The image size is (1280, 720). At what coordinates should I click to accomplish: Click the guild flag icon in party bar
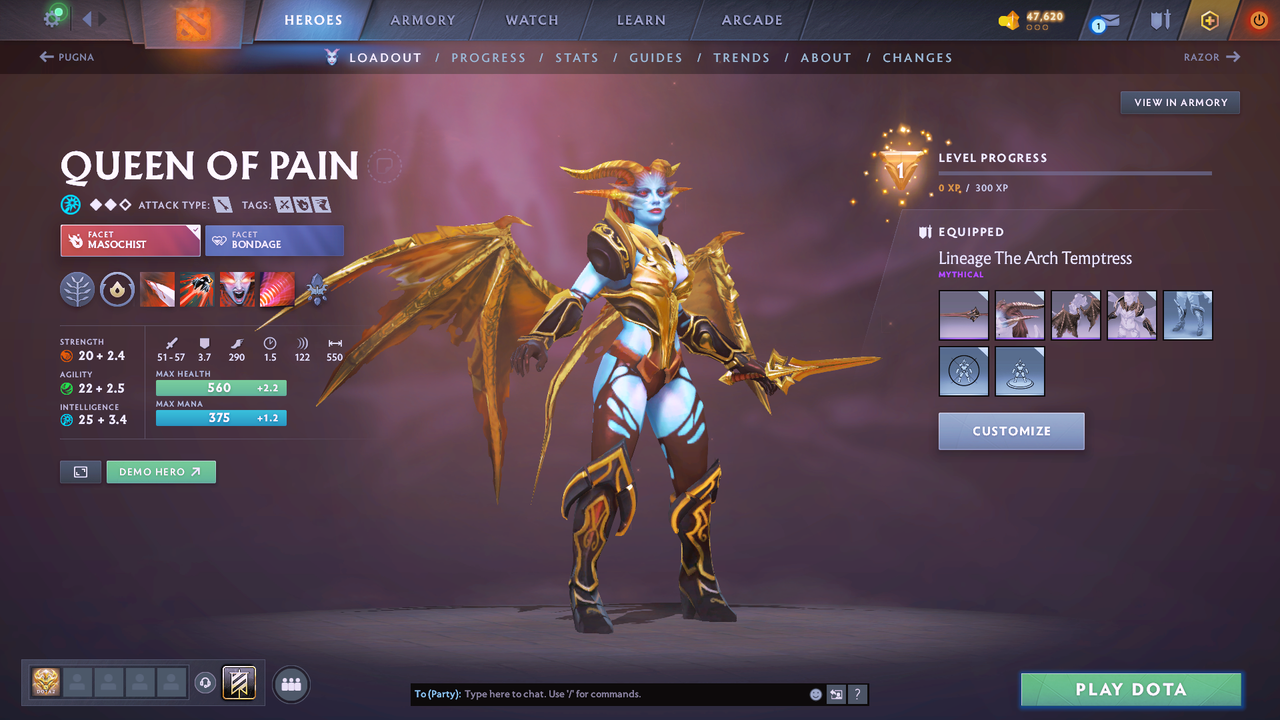(238, 683)
